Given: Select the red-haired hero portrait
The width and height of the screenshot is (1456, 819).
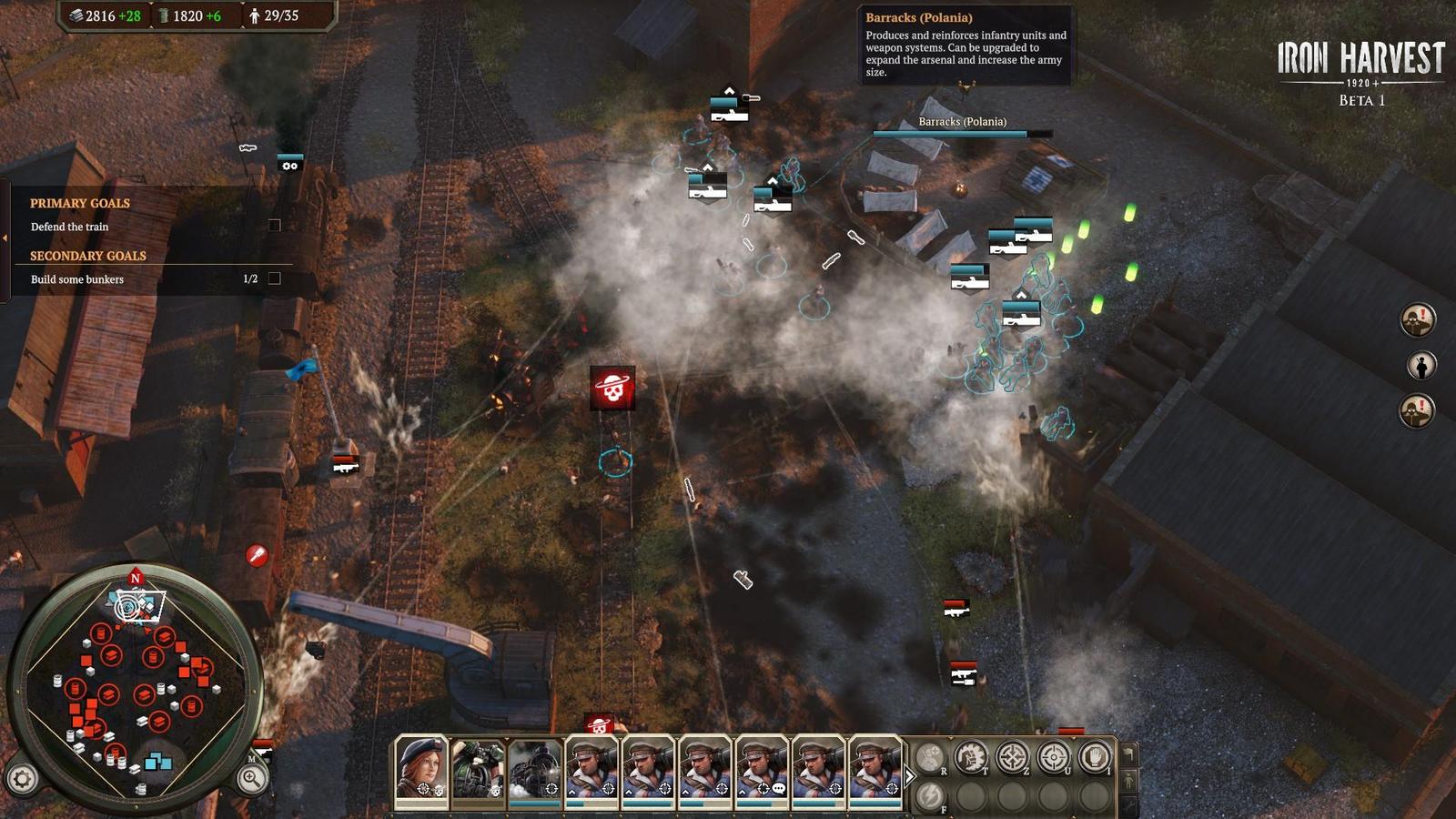Looking at the screenshot, I should [x=421, y=769].
